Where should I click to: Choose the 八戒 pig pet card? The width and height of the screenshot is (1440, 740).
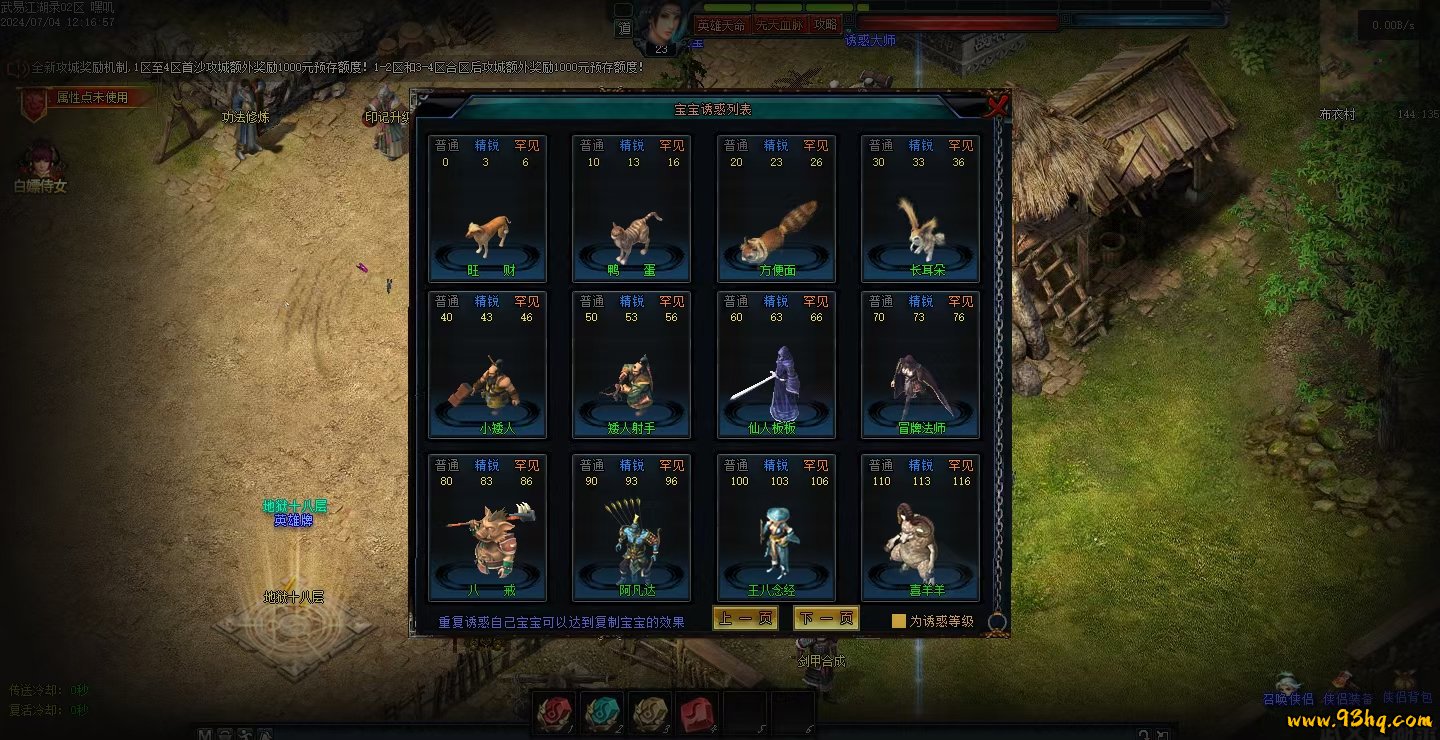click(488, 528)
